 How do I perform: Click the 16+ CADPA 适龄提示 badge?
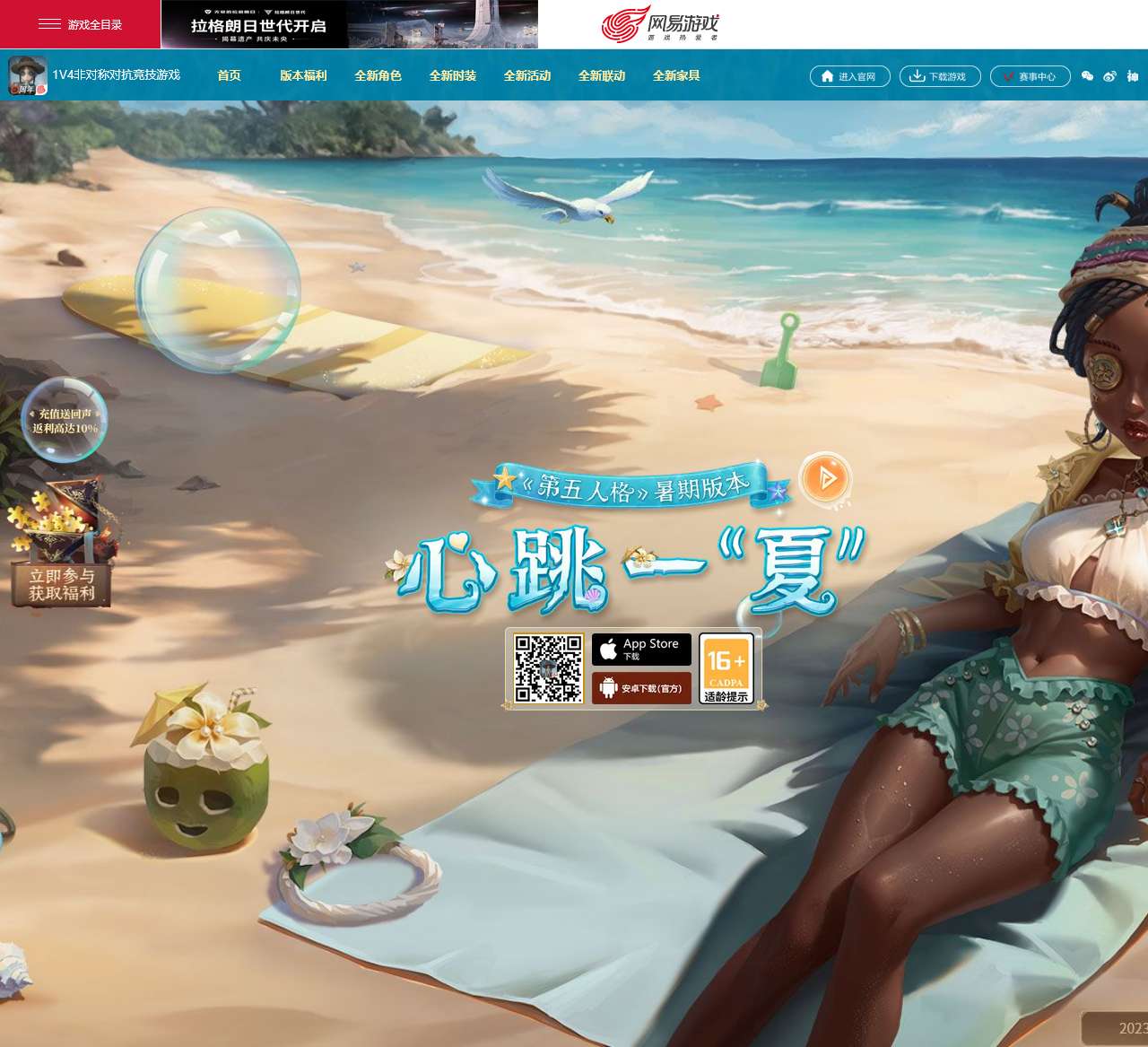tap(726, 668)
